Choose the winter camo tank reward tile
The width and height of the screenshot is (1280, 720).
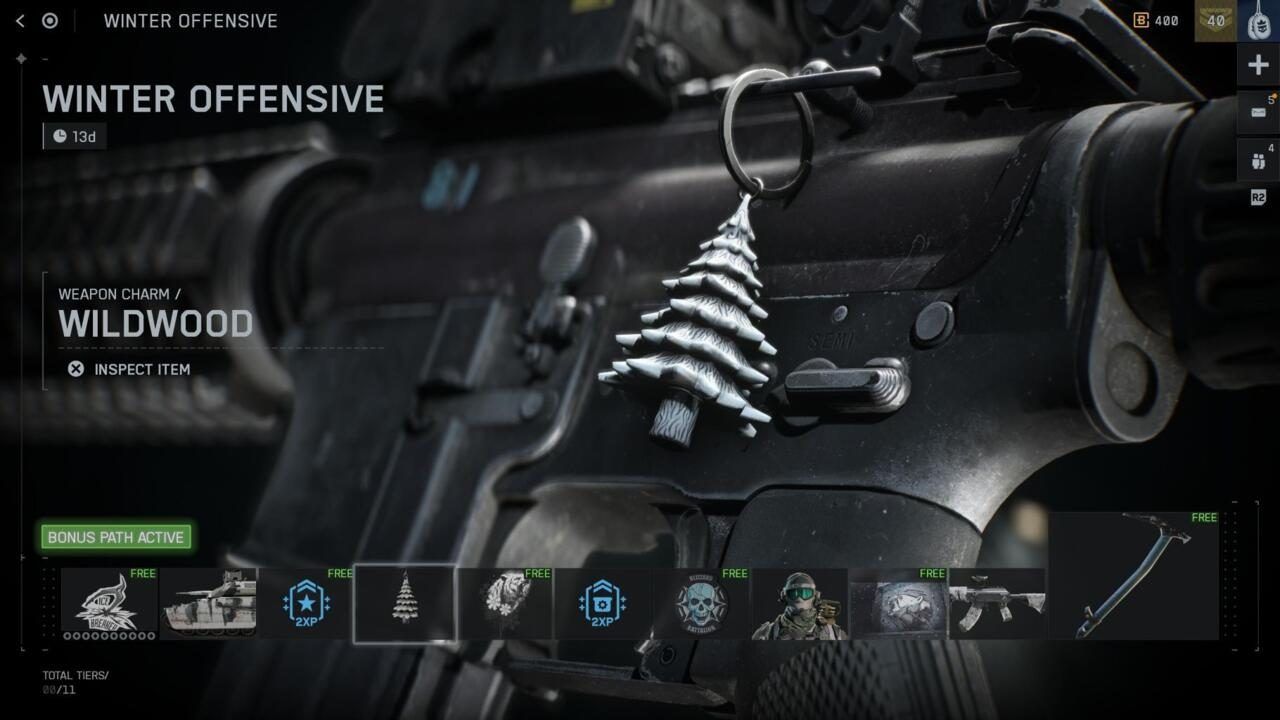[208, 603]
